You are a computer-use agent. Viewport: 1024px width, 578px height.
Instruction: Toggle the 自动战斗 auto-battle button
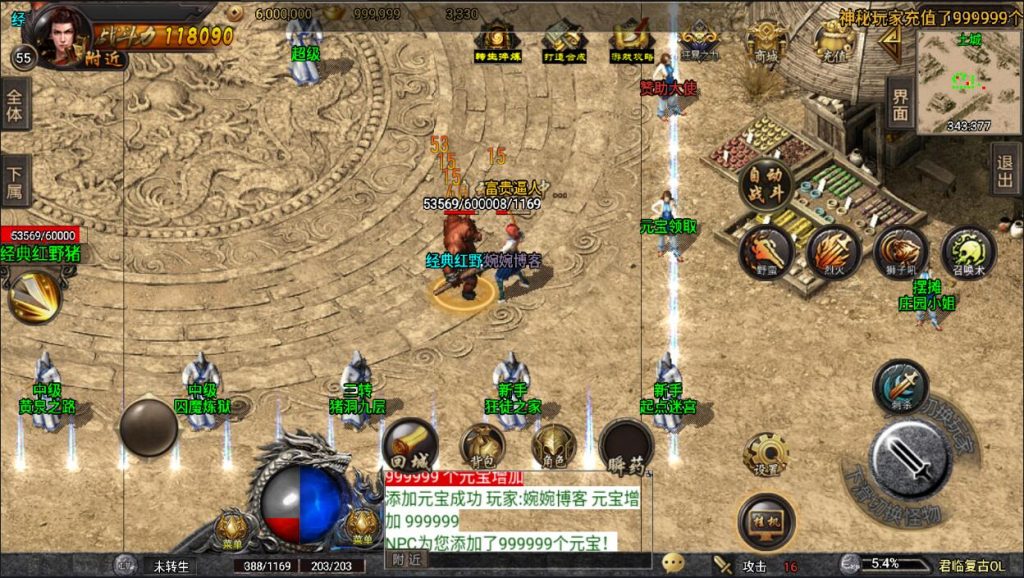(x=766, y=184)
